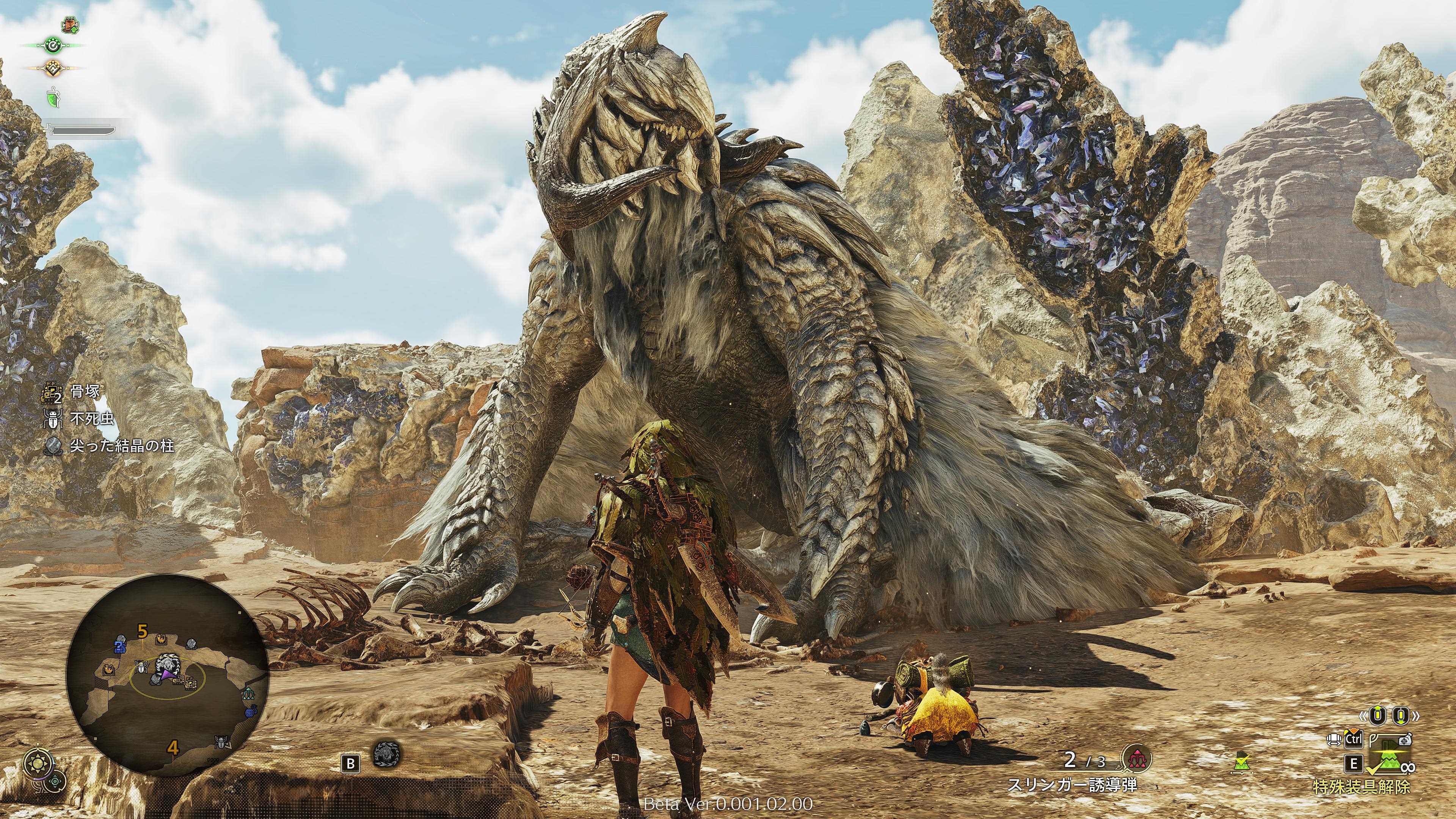1456x819 pixels.
Task: Click the area 5 number on minimap
Action: (143, 631)
